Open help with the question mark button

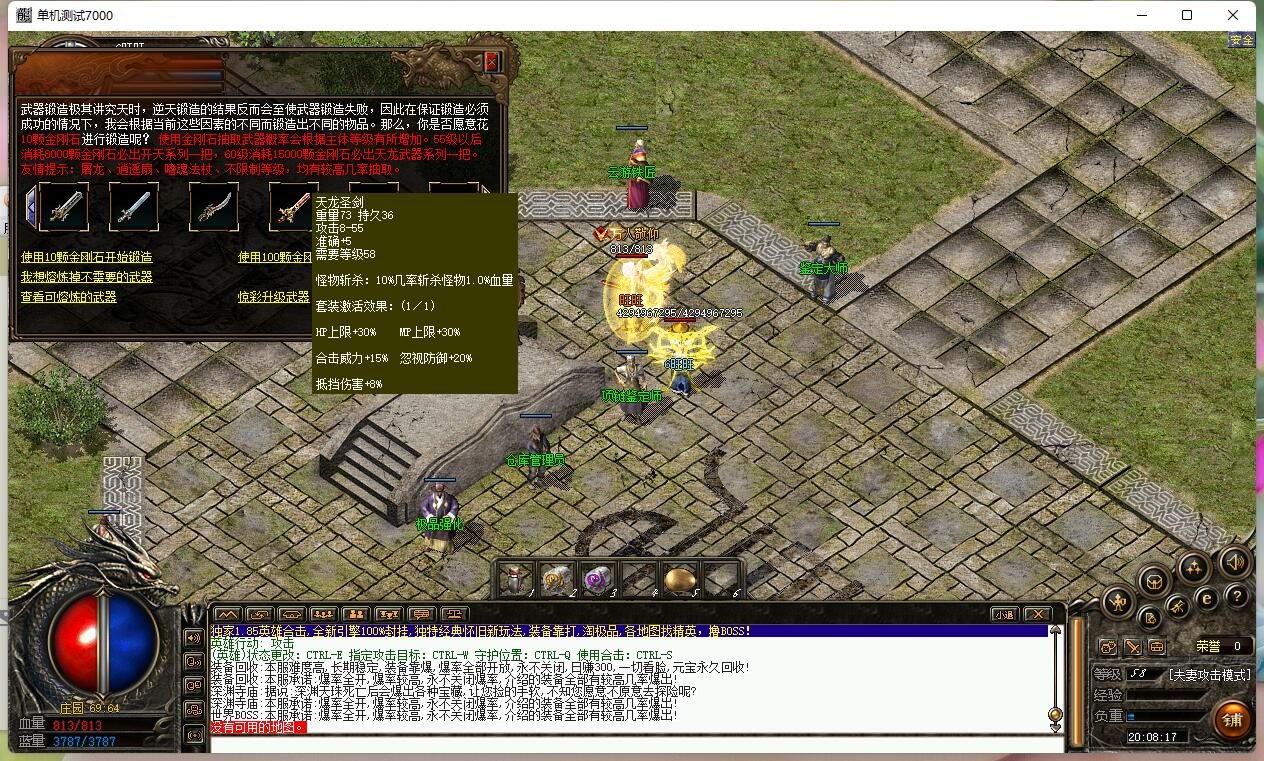(1237, 597)
